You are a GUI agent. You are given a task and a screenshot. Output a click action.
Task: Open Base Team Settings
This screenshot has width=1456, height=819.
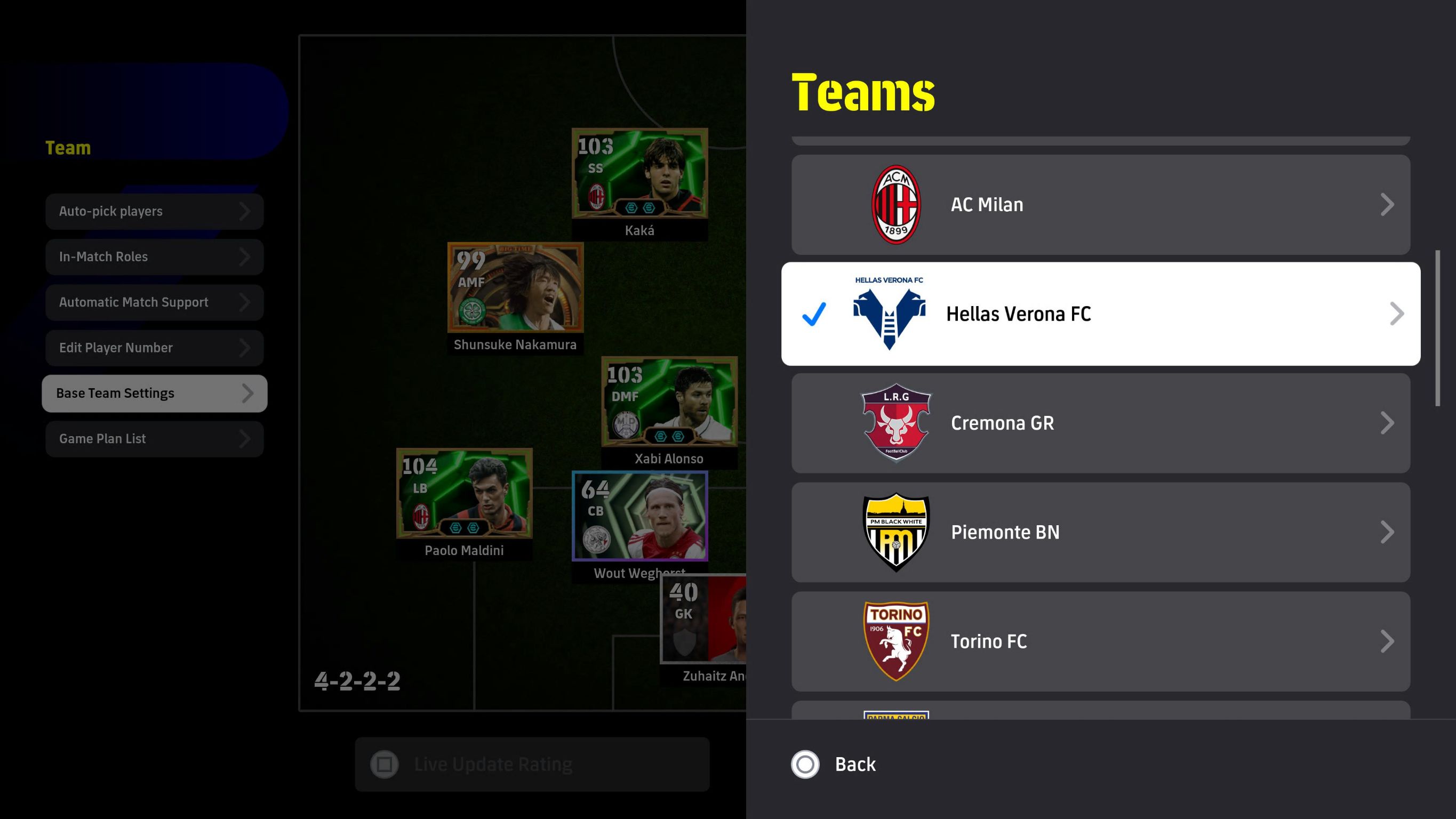point(154,394)
